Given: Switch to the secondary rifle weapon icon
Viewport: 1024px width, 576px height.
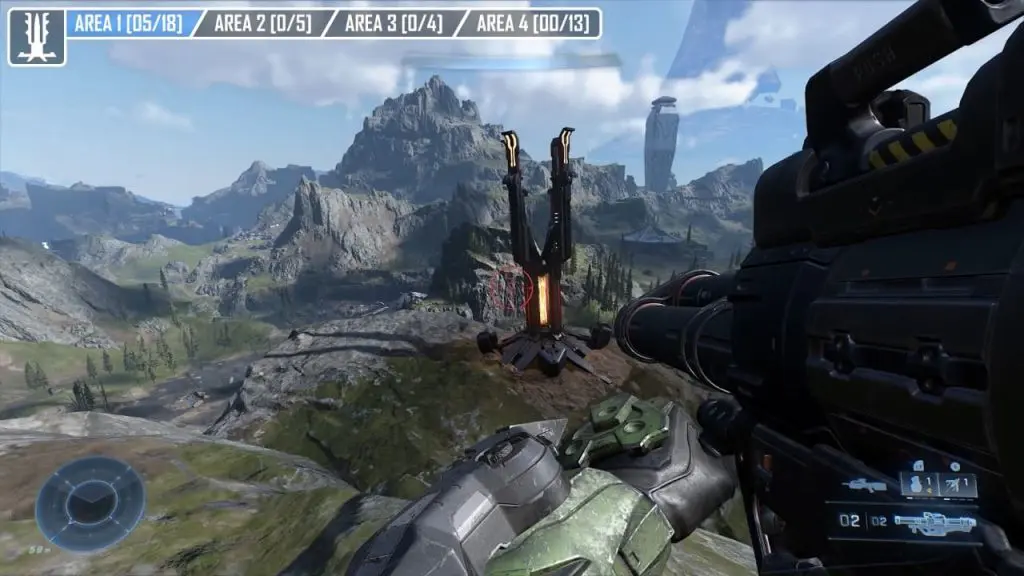Looking at the screenshot, I should [x=864, y=486].
